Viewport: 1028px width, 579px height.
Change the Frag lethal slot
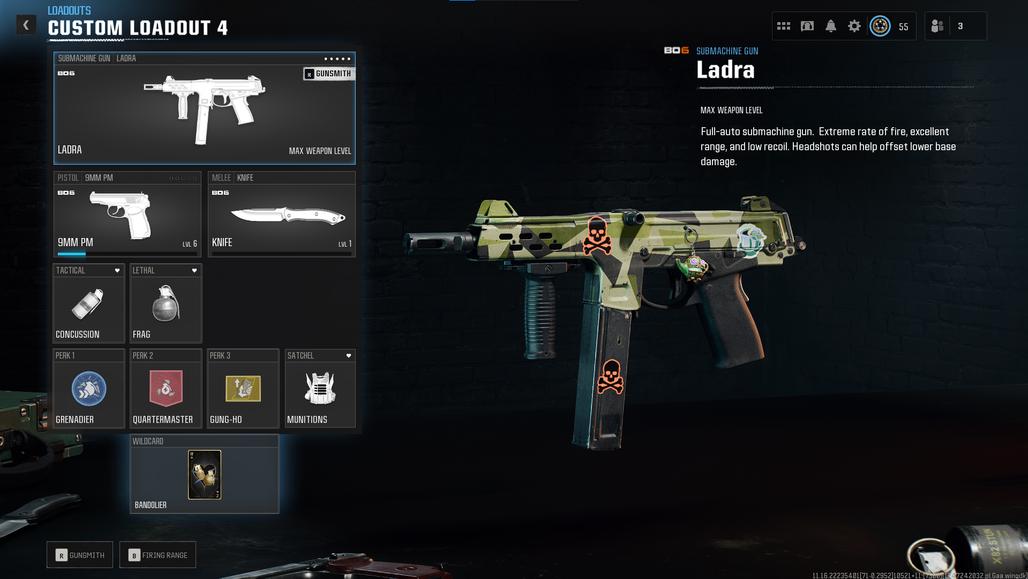coord(166,304)
